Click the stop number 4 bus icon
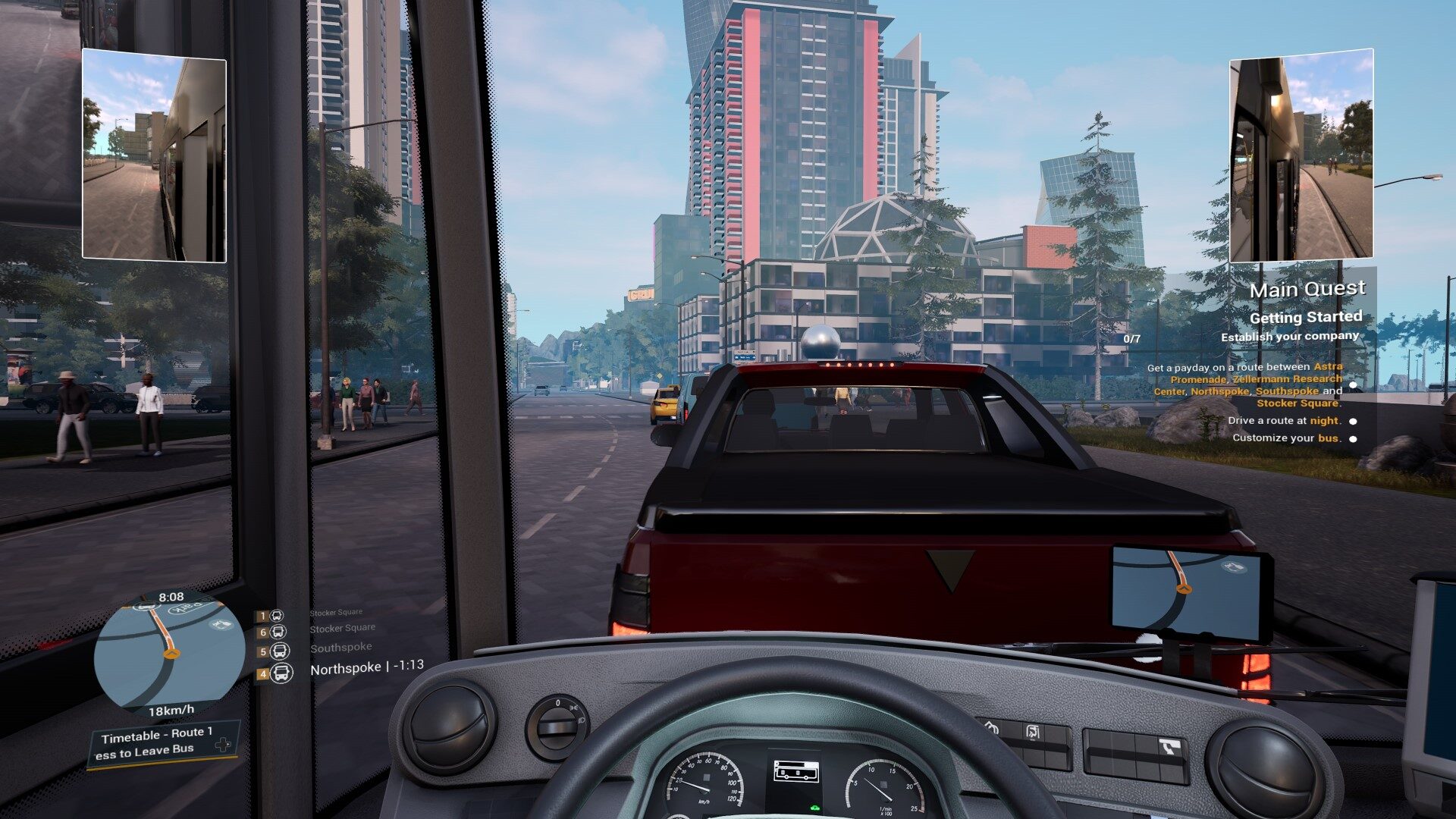 [x=281, y=673]
